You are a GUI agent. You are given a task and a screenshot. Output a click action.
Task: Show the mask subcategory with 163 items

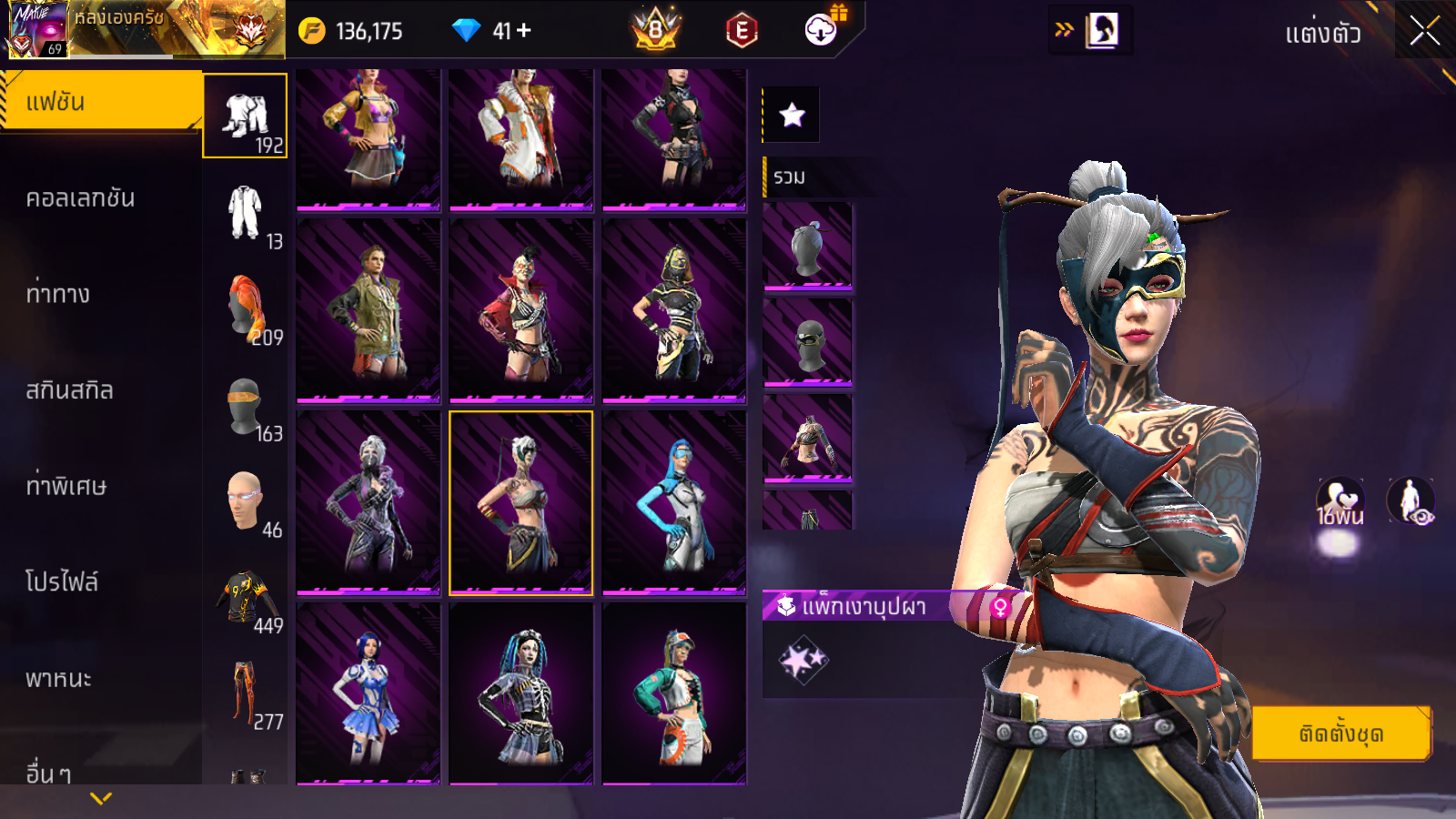pyautogui.click(x=246, y=407)
